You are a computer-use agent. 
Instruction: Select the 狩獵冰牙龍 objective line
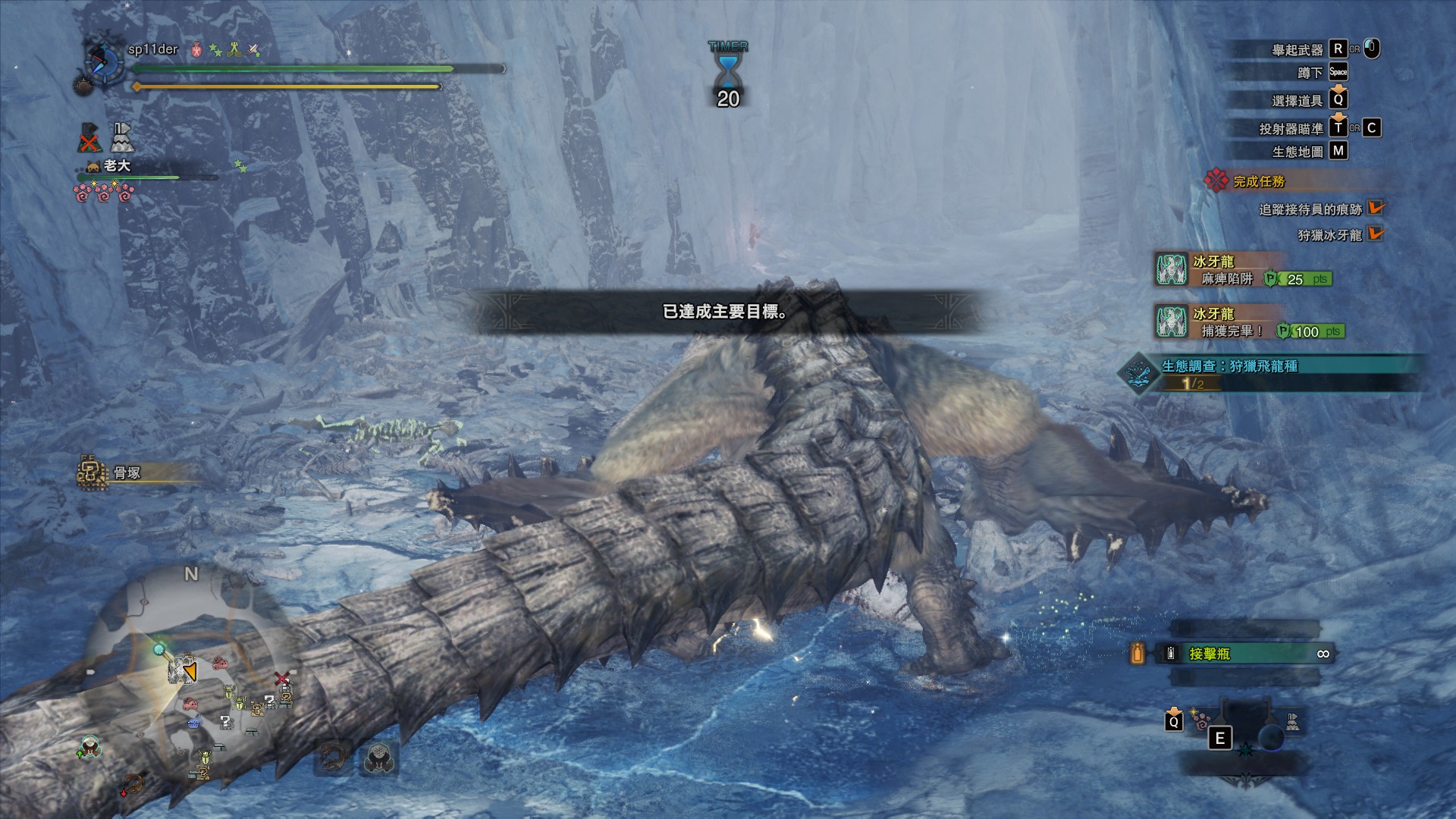1329,235
